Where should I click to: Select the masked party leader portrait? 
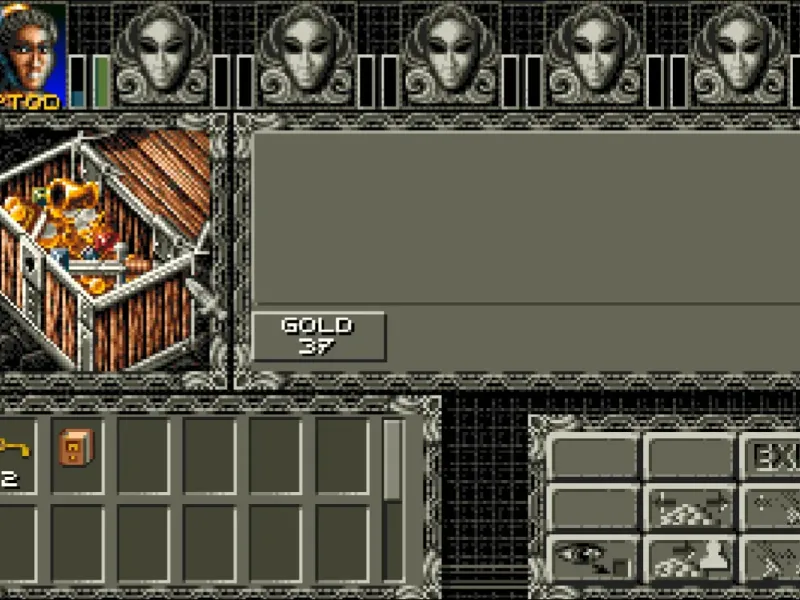point(32,50)
